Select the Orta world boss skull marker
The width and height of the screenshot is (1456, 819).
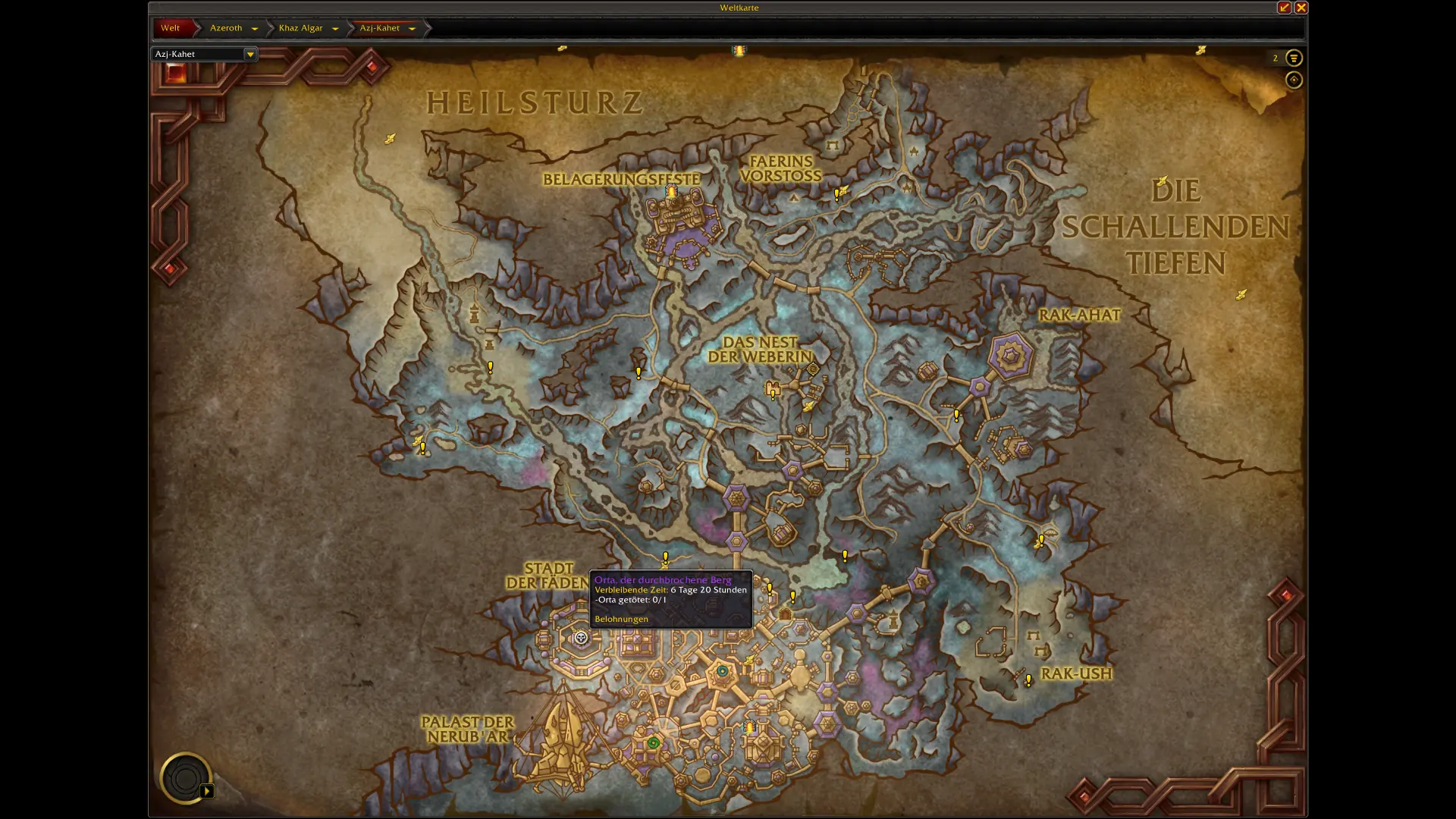(x=581, y=638)
